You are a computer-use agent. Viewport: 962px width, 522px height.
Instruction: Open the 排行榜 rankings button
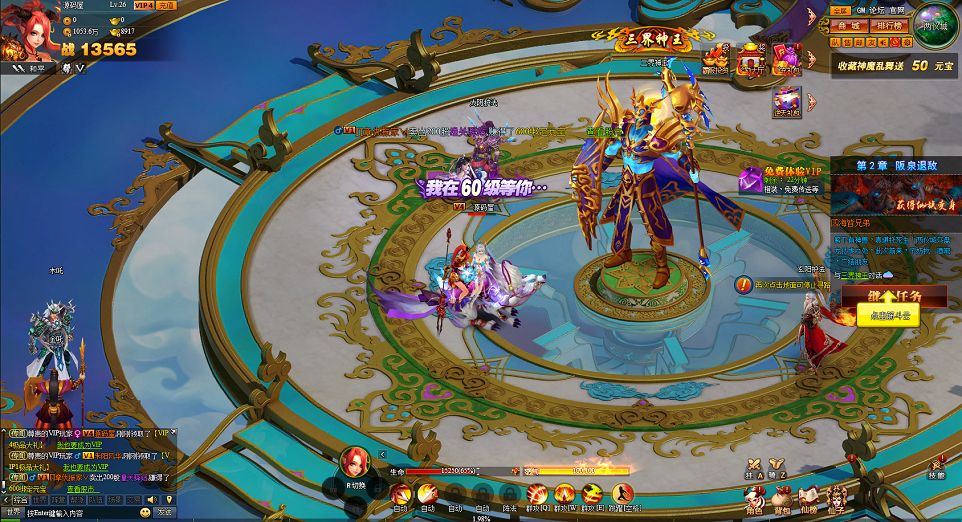[889, 26]
